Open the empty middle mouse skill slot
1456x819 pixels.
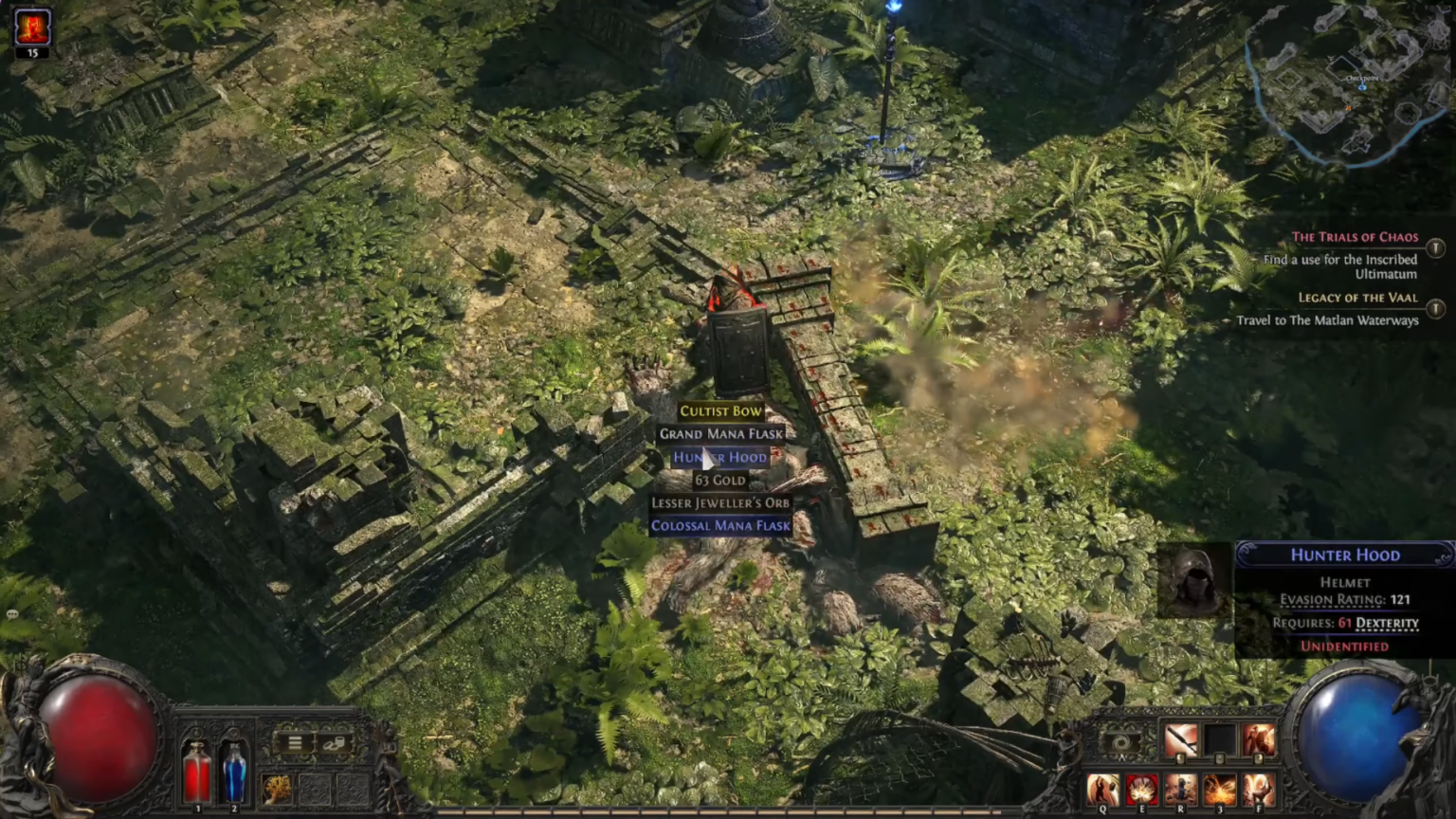[1220, 738]
